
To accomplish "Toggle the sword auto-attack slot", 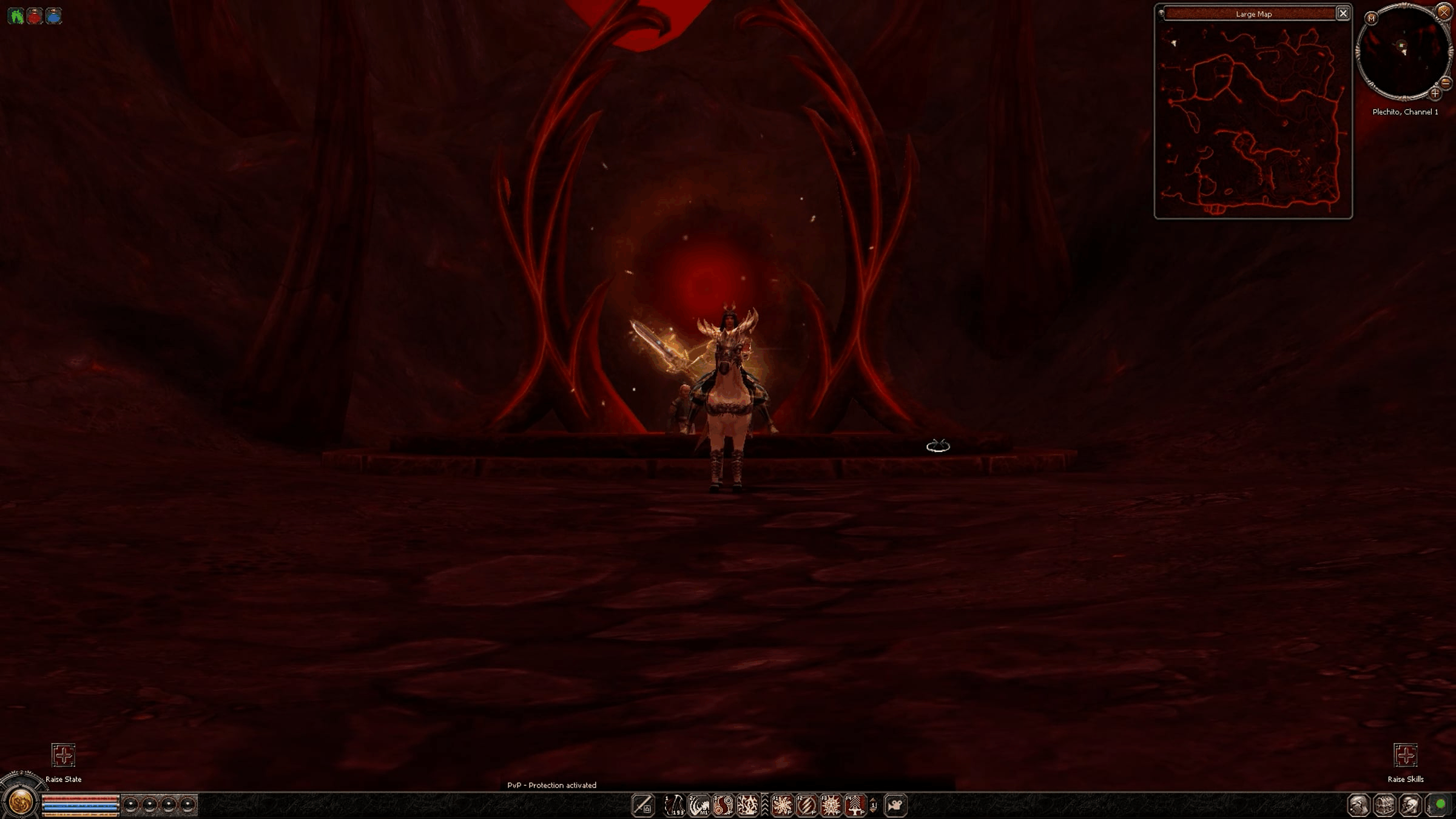I will point(642,805).
